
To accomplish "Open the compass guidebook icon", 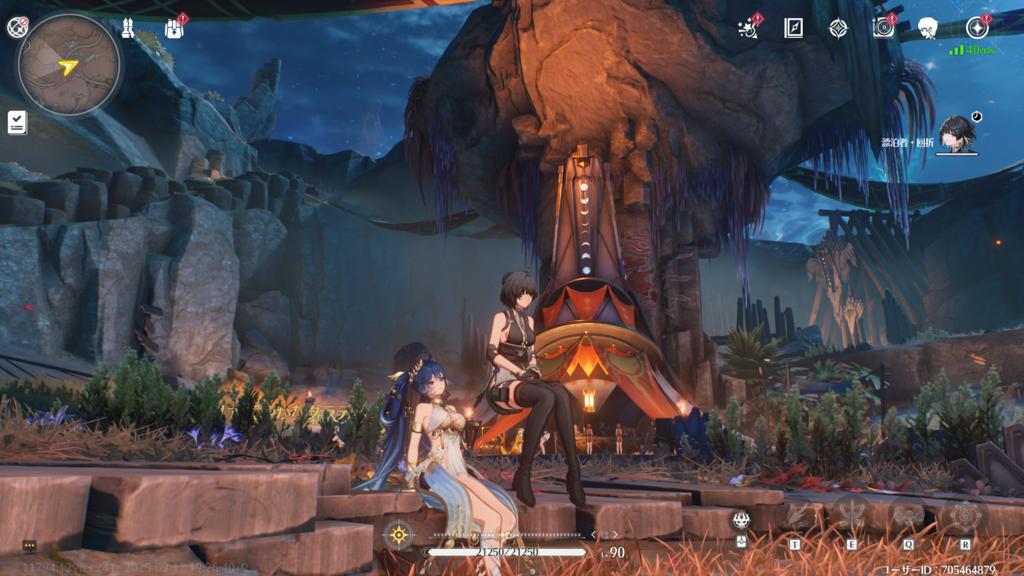I will tap(793, 28).
